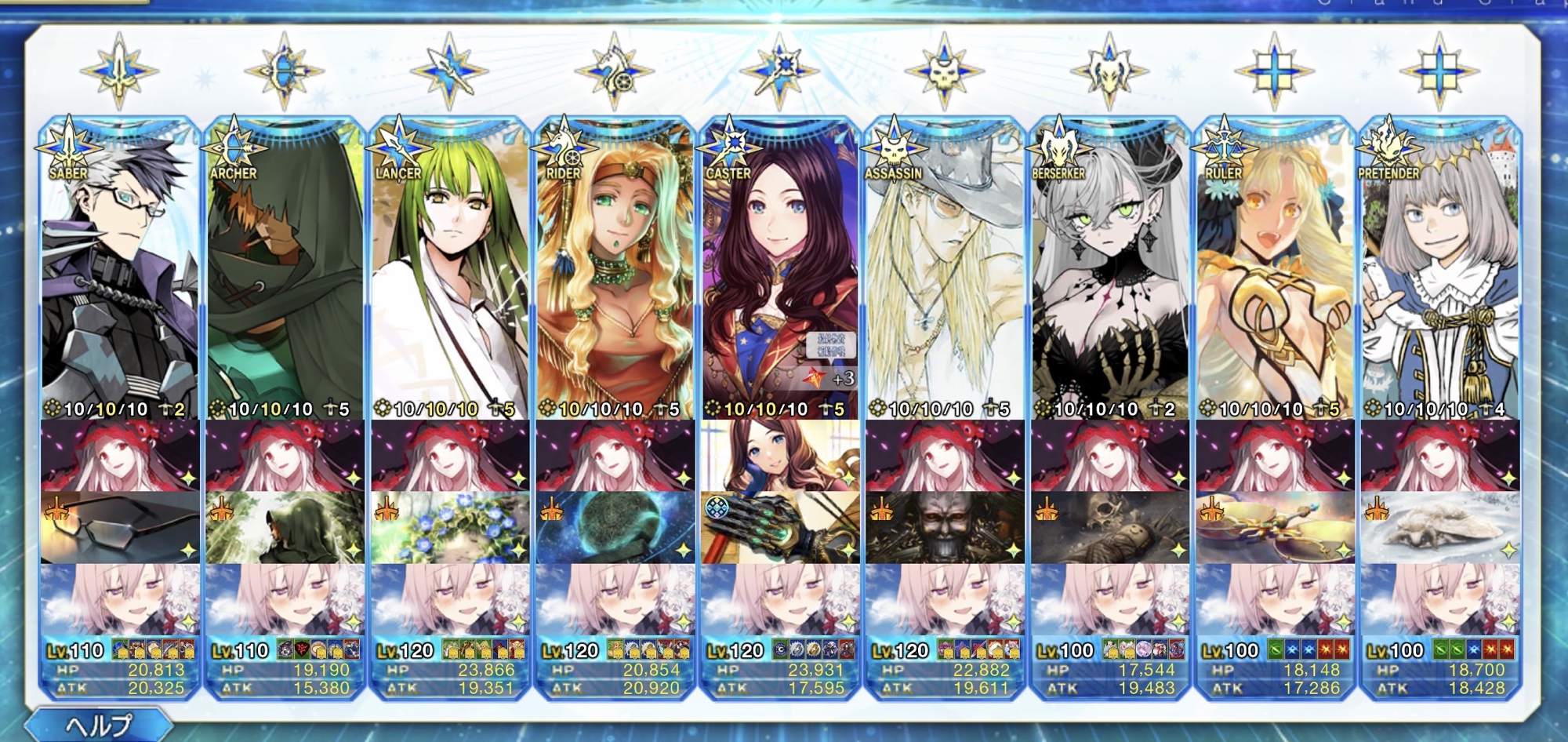
Task: Open the Saber's glasses craft essence
Action: (119, 527)
